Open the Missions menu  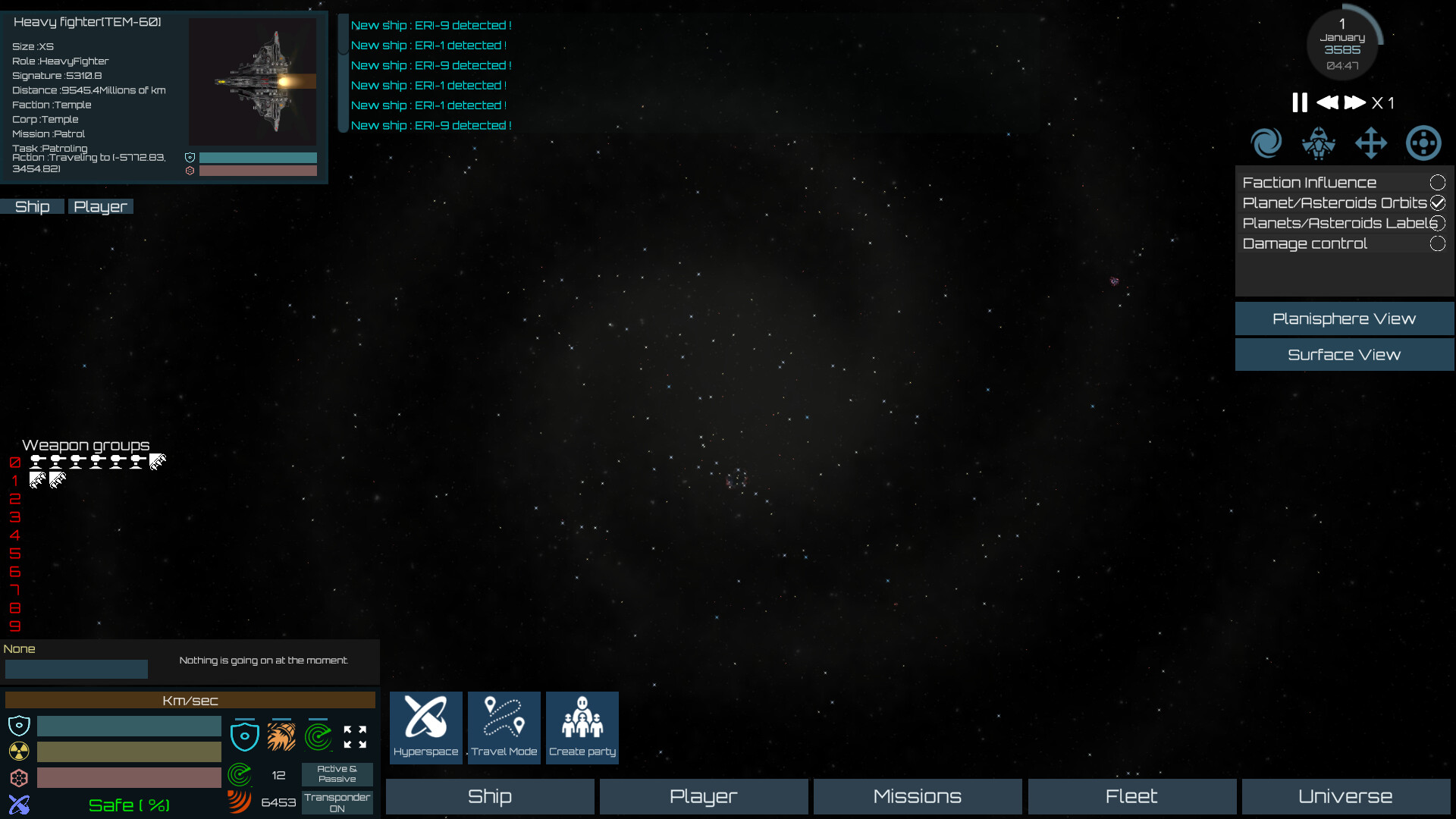(x=917, y=796)
